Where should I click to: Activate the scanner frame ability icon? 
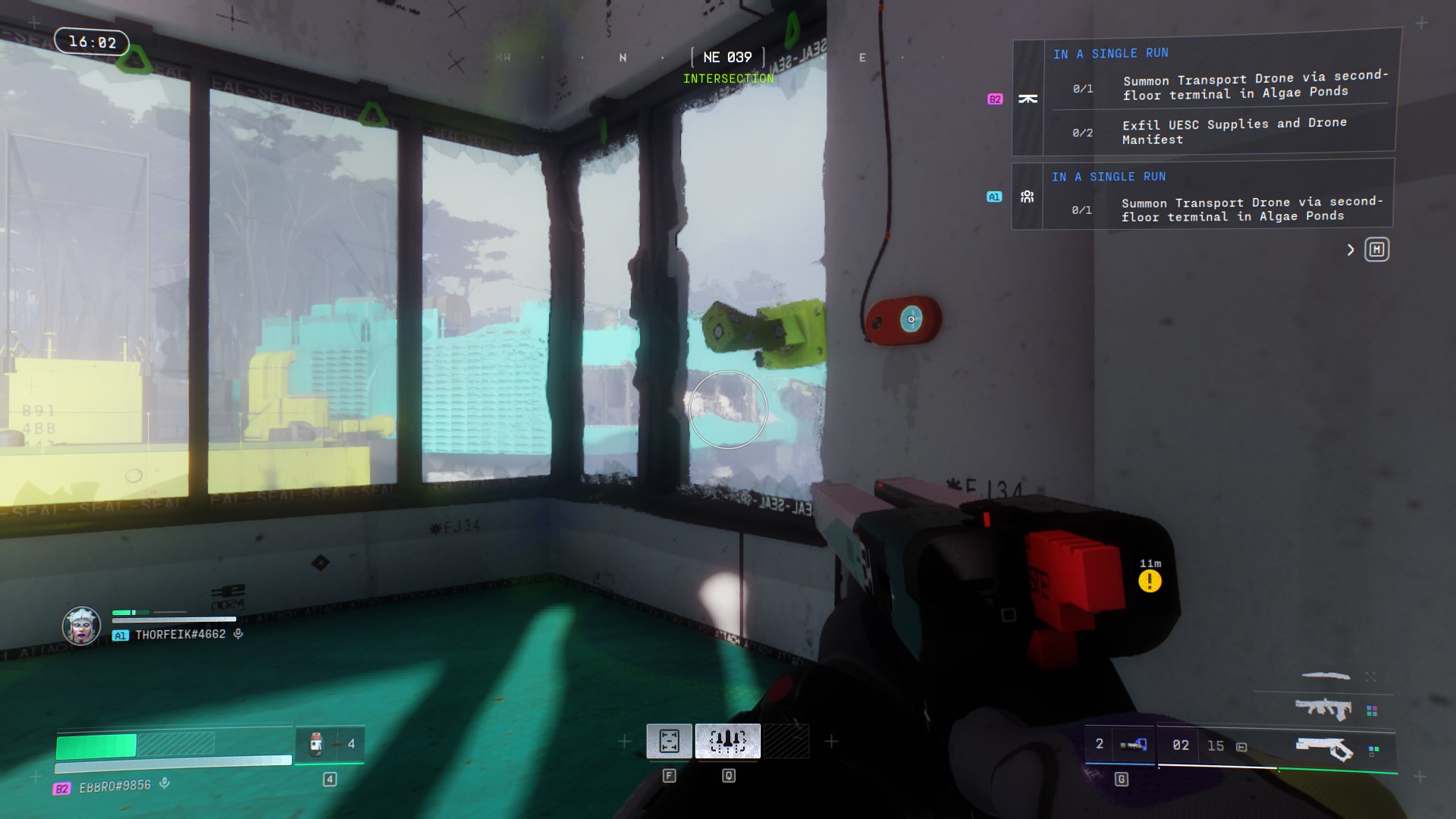[x=669, y=740]
